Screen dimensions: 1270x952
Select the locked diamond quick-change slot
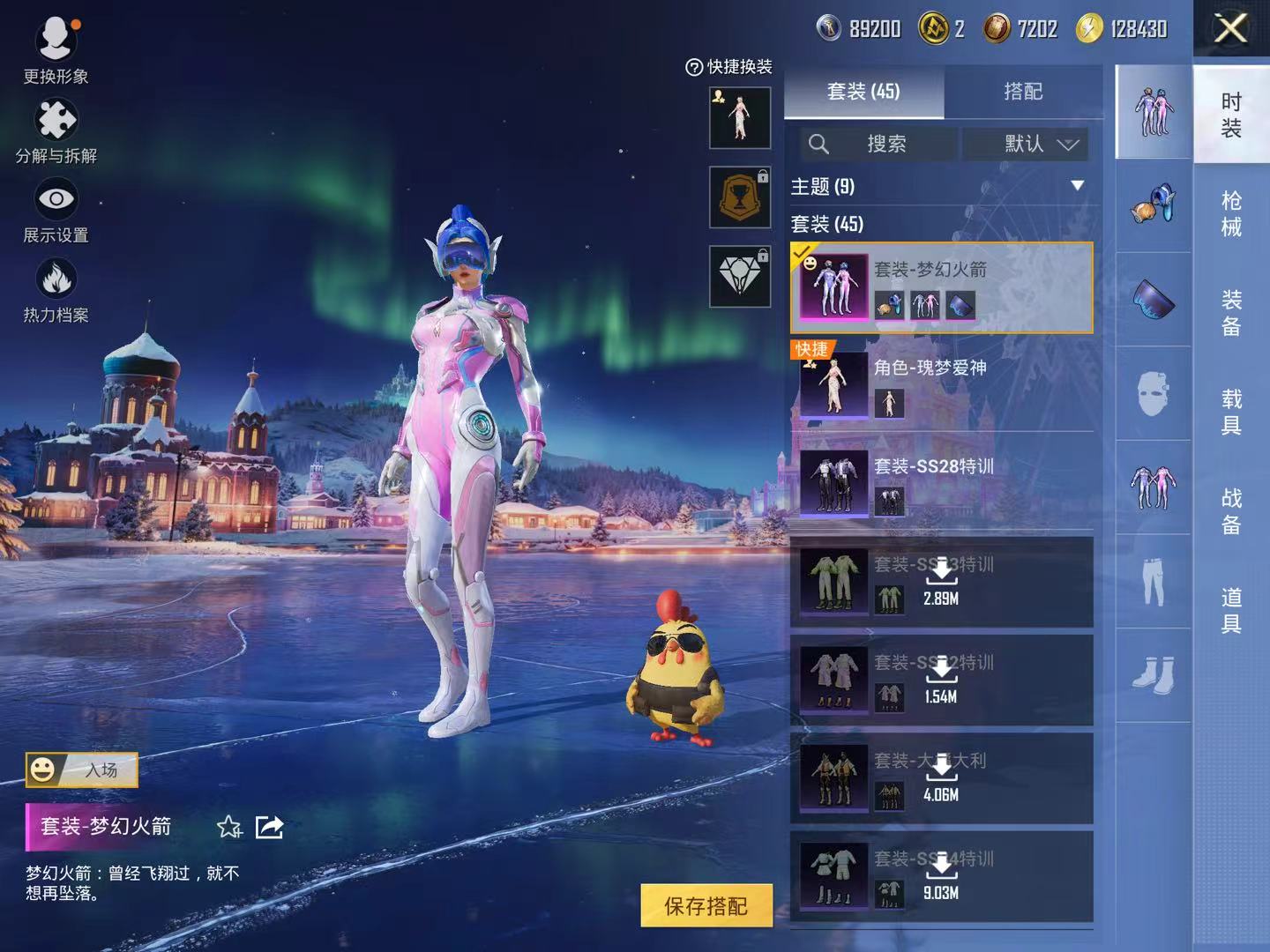[739, 276]
